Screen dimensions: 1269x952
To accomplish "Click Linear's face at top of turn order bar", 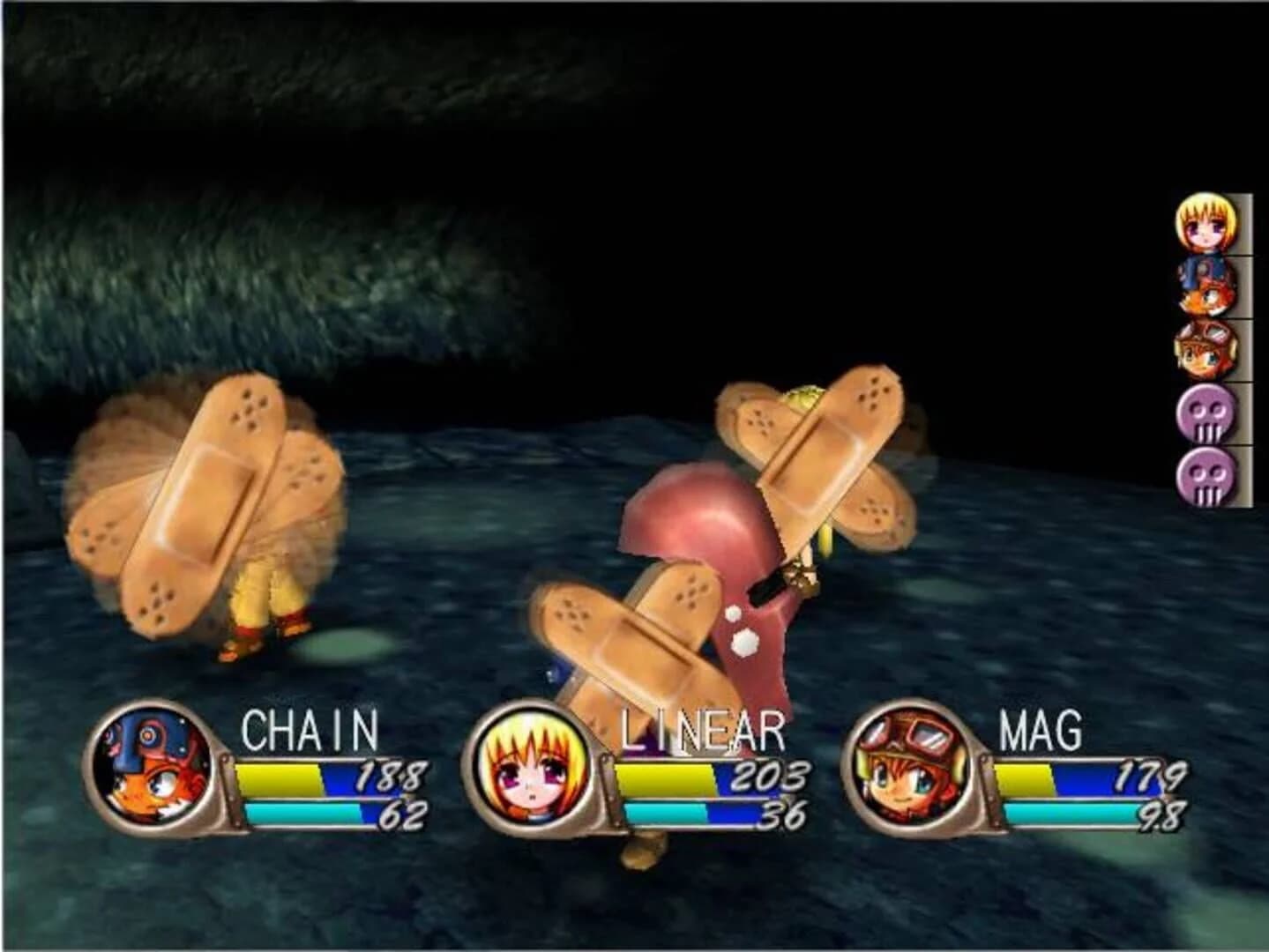I will (1204, 223).
